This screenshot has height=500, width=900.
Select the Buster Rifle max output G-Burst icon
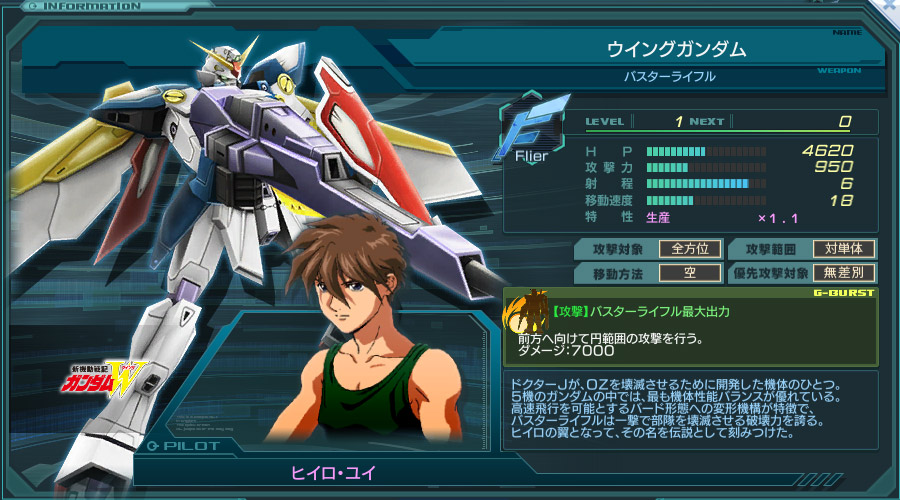pyautogui.click(x=527, y=312)
